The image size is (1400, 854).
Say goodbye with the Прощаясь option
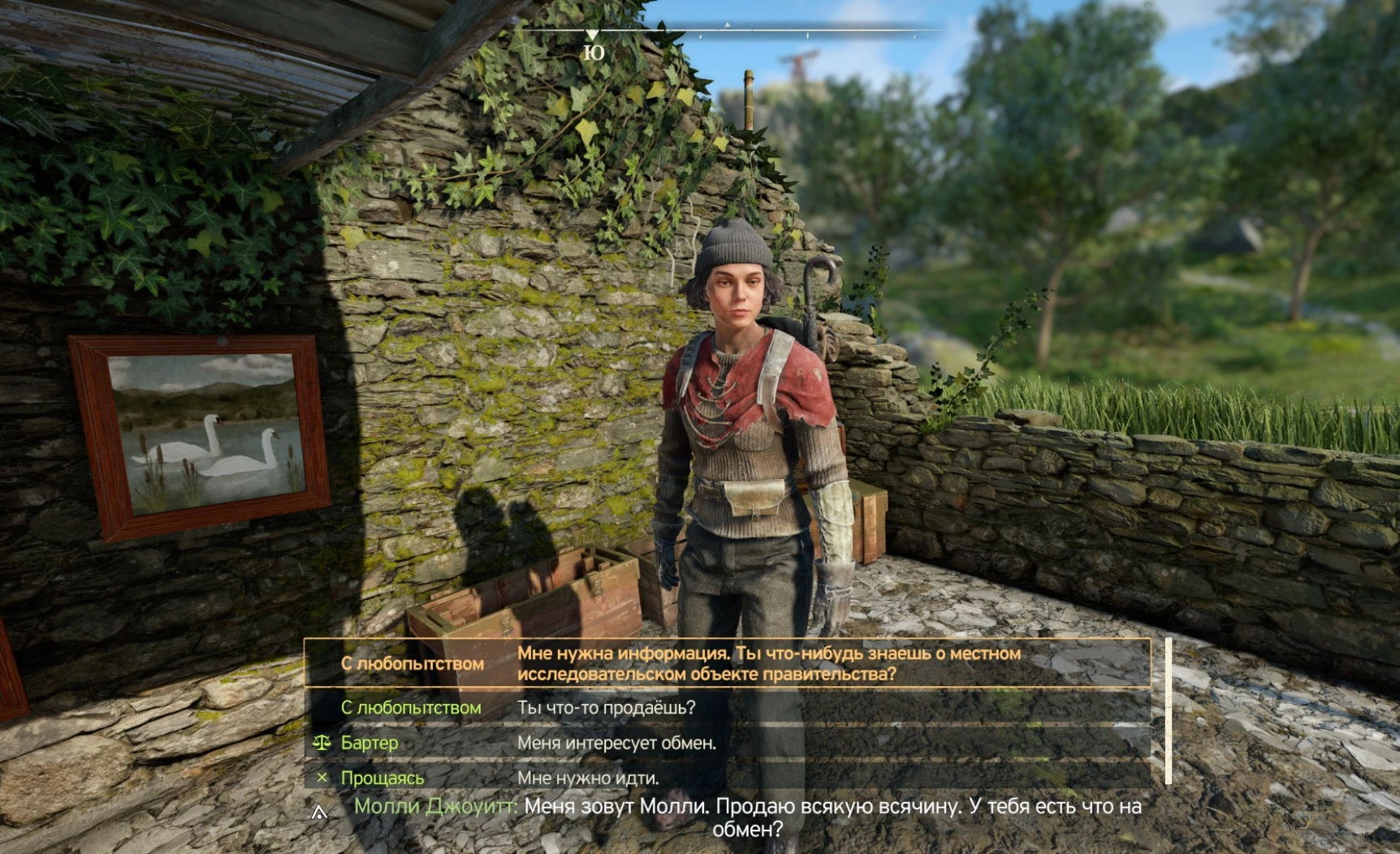point(382,778)
